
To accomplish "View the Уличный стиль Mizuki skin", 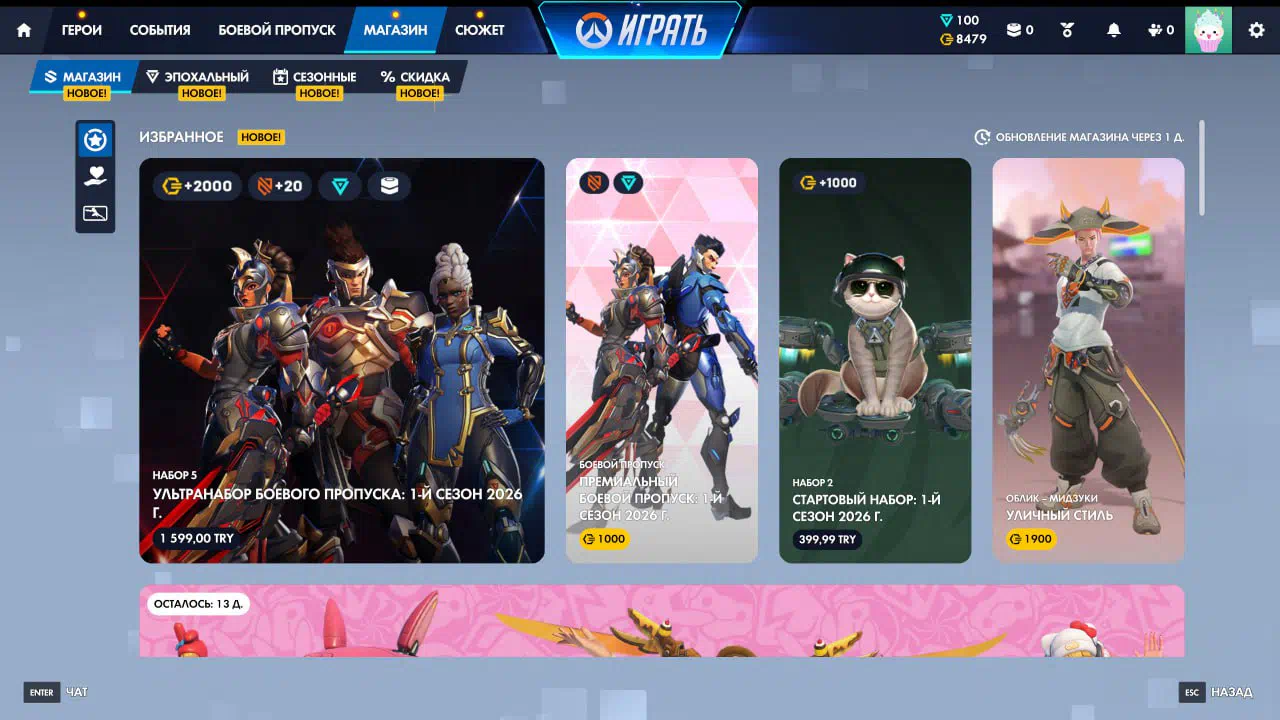I will [x=1088, y=360].
